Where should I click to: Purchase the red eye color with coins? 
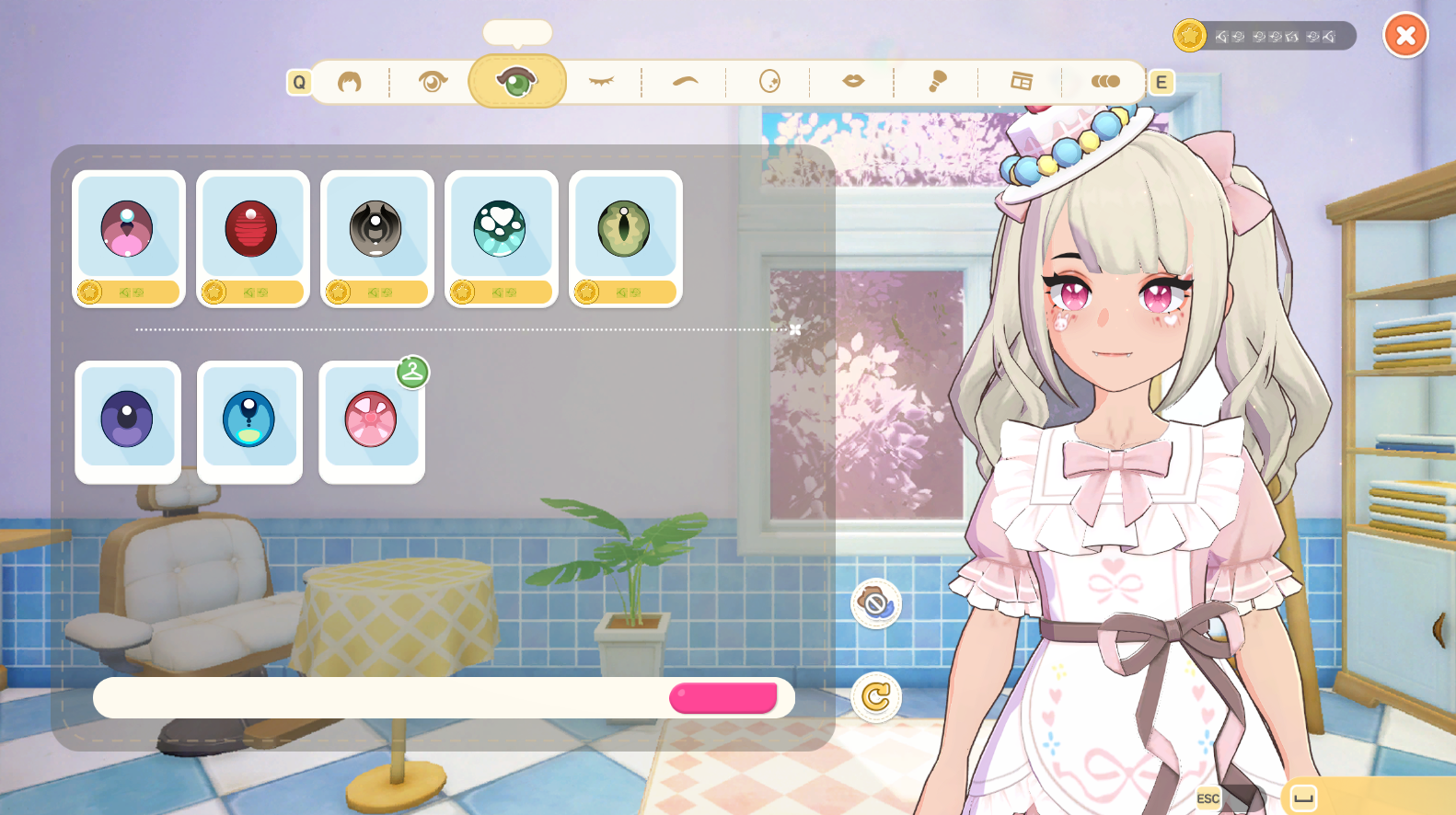pos(253,292)
